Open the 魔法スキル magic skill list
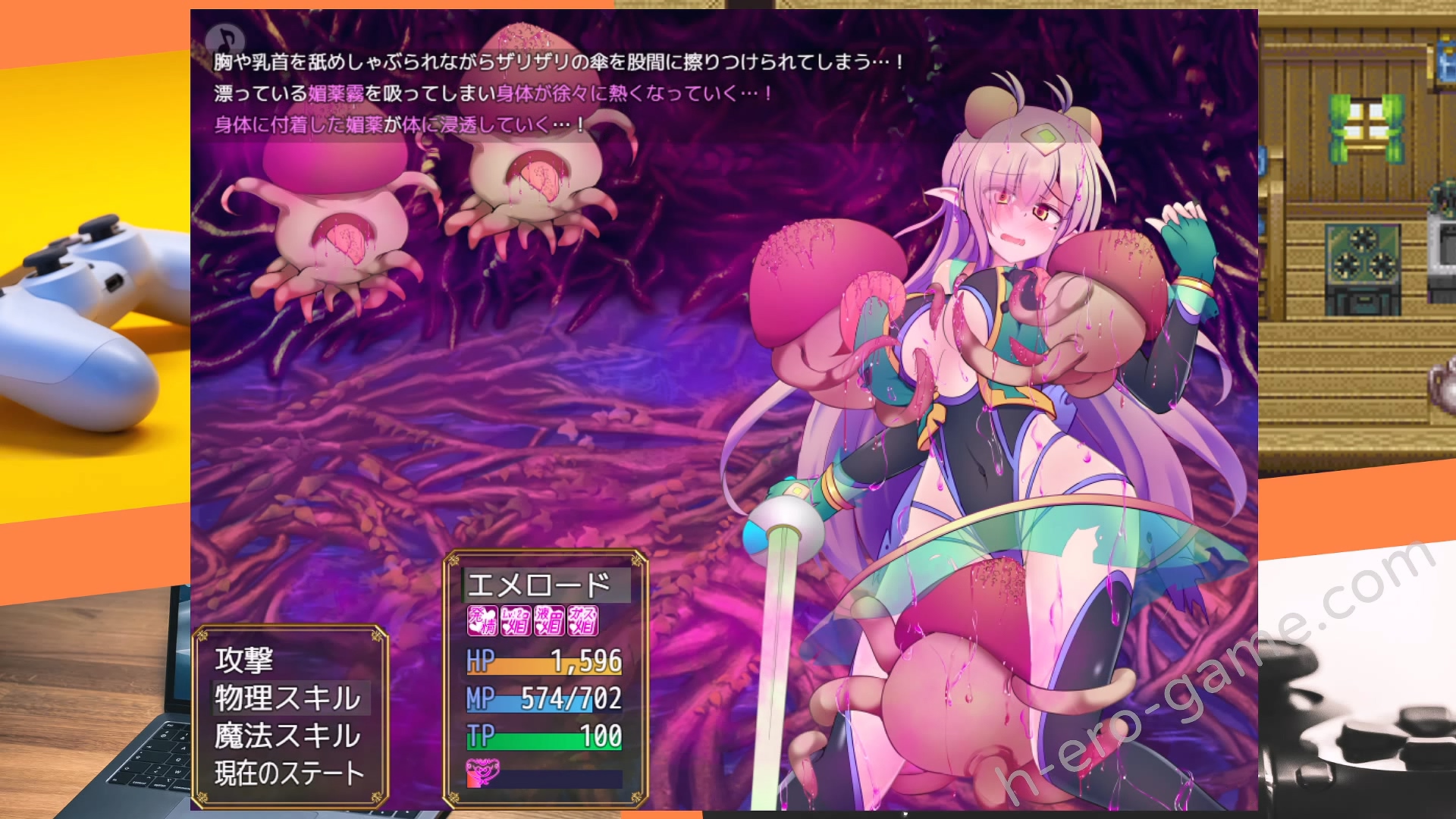Viewport: 1456px width, 819px height. [288, 736]
